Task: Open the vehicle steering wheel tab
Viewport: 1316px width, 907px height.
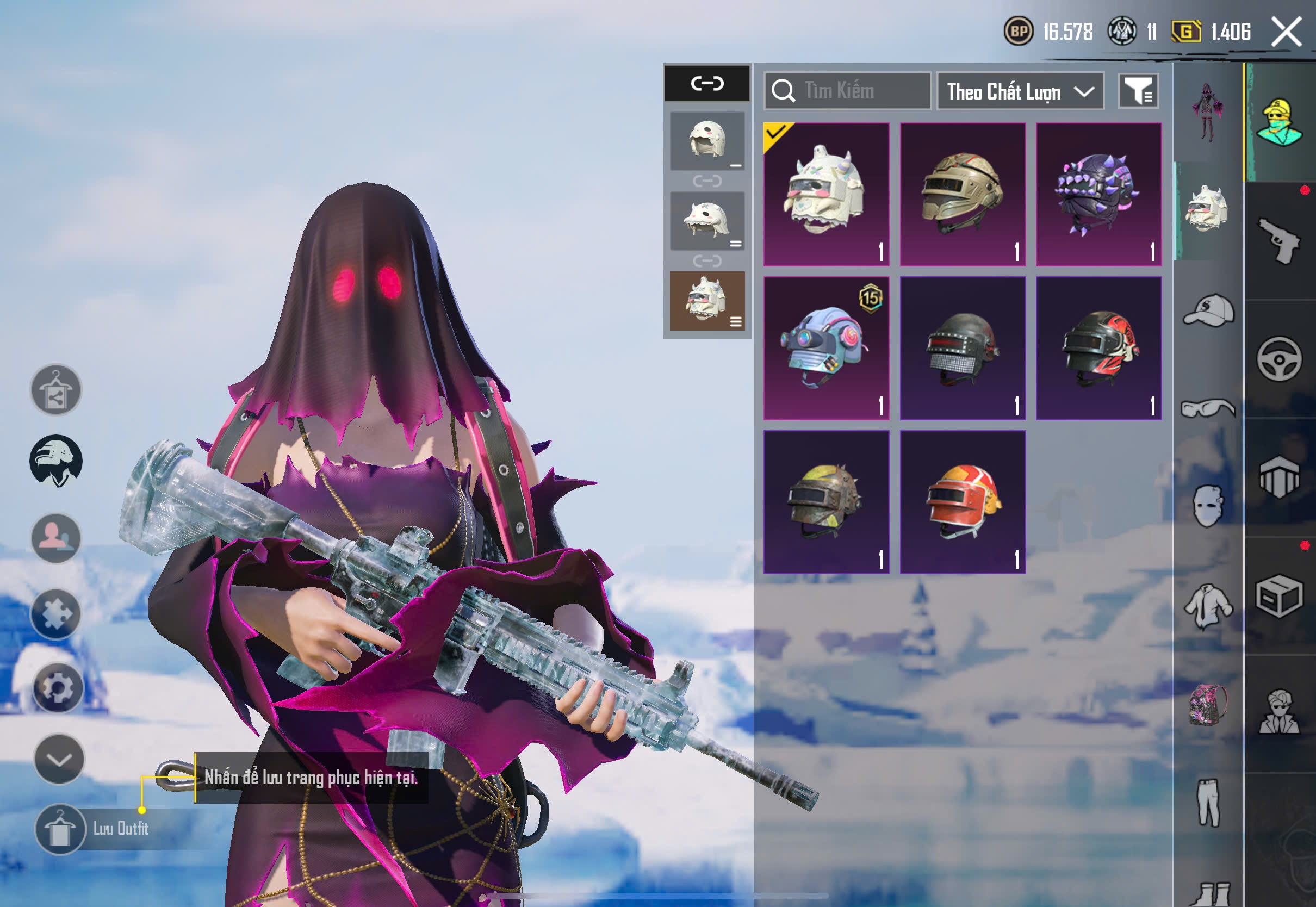Action: point(1280,359)
